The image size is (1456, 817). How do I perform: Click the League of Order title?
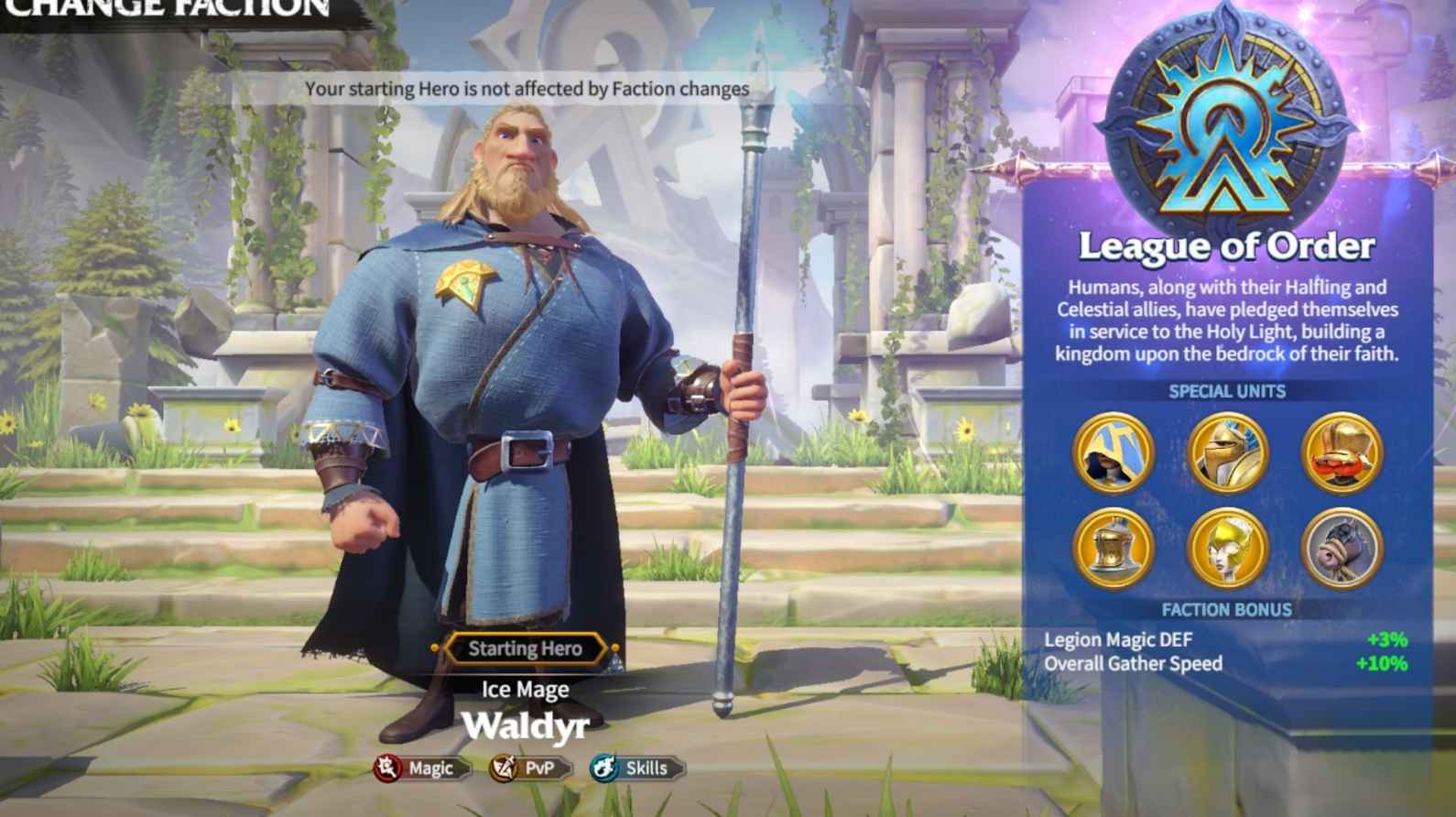click(x=1227, y=245)
